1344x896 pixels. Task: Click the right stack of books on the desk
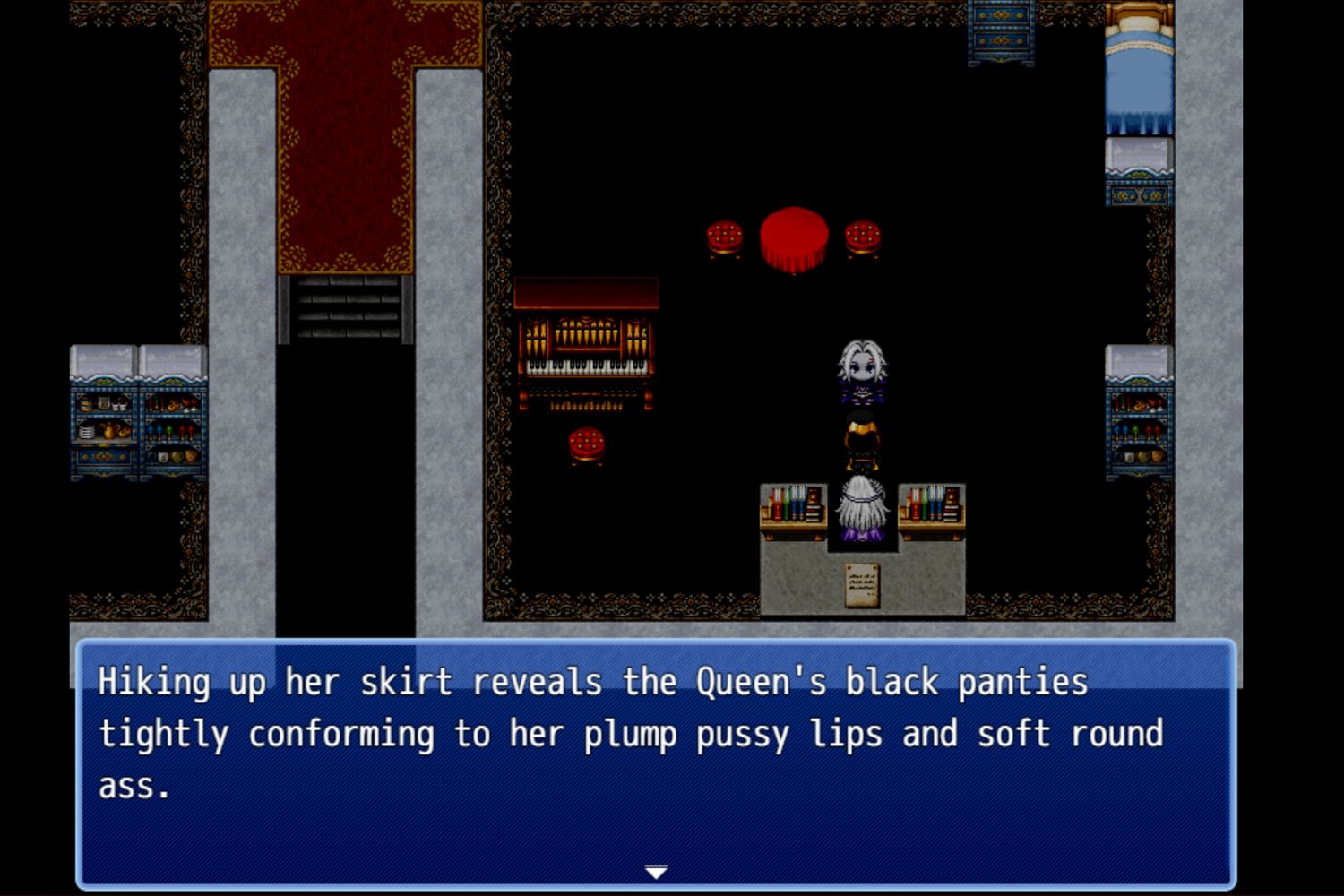934,504
